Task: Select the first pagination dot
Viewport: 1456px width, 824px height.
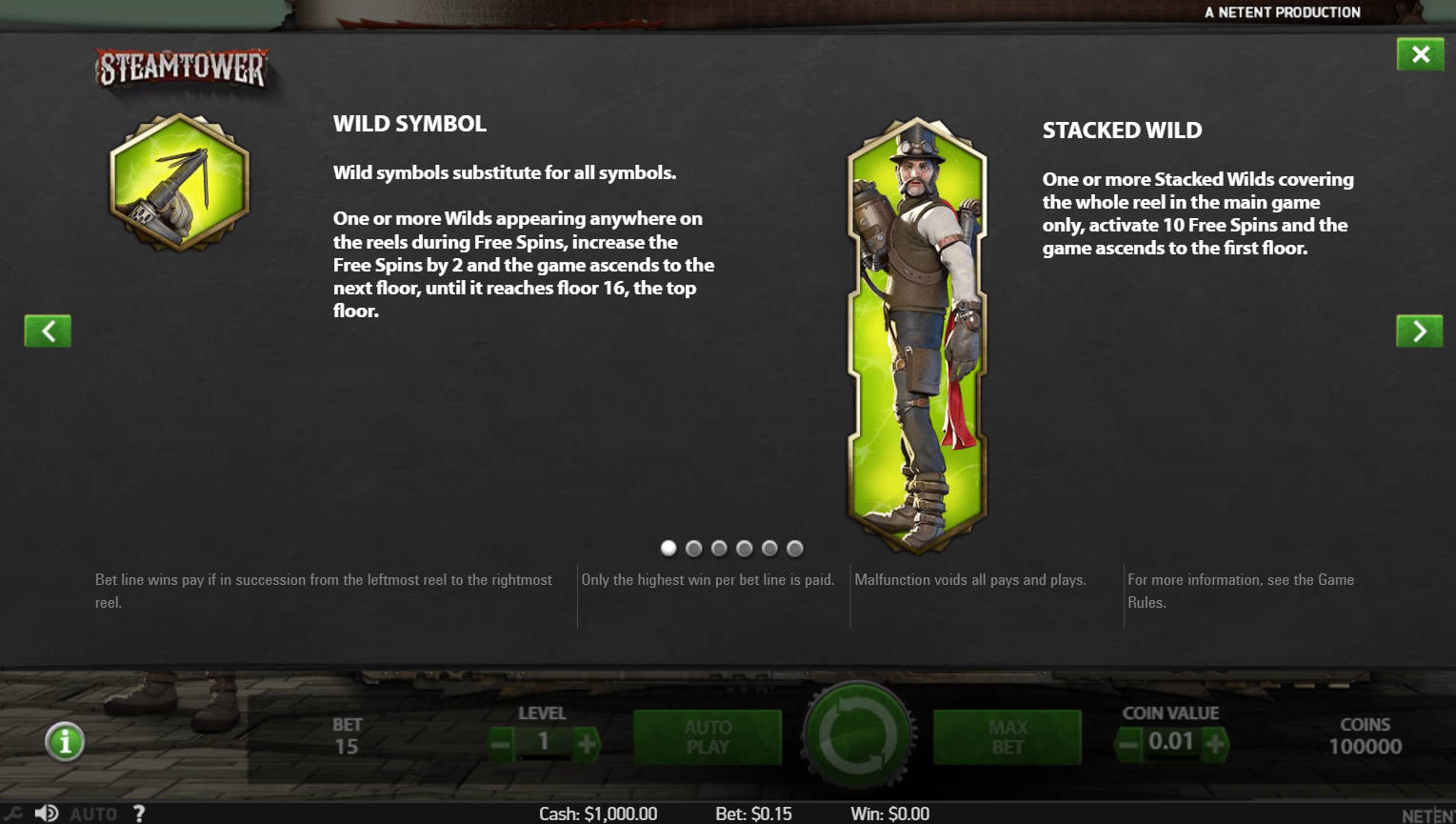Action: (x=668, y=549)
